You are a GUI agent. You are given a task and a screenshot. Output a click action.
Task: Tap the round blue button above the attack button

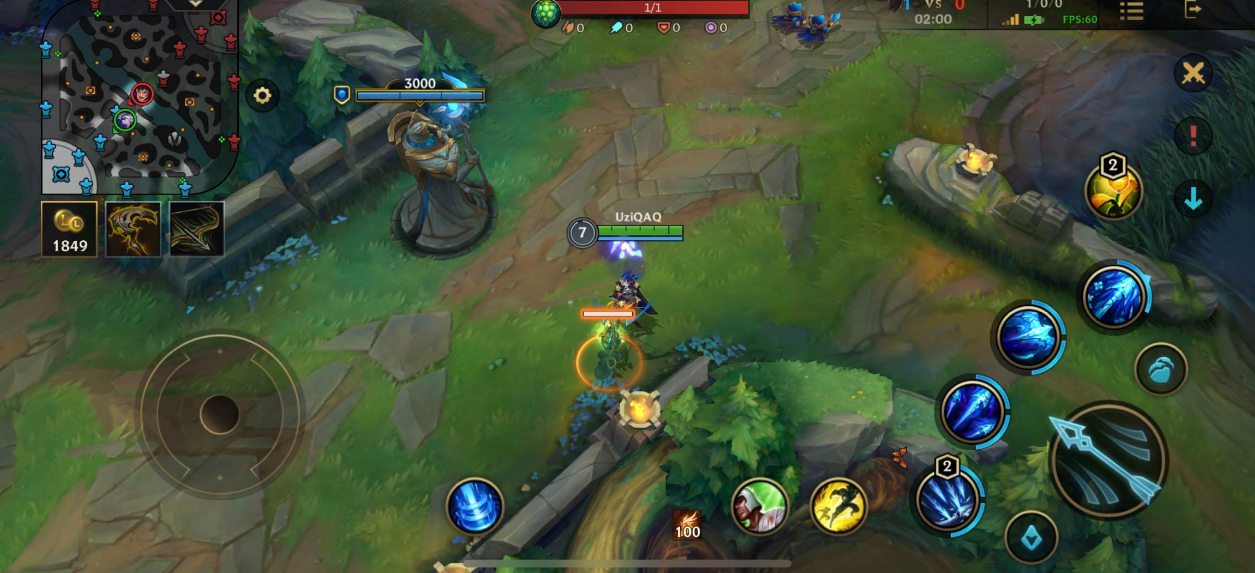[x=1161, y=369]
